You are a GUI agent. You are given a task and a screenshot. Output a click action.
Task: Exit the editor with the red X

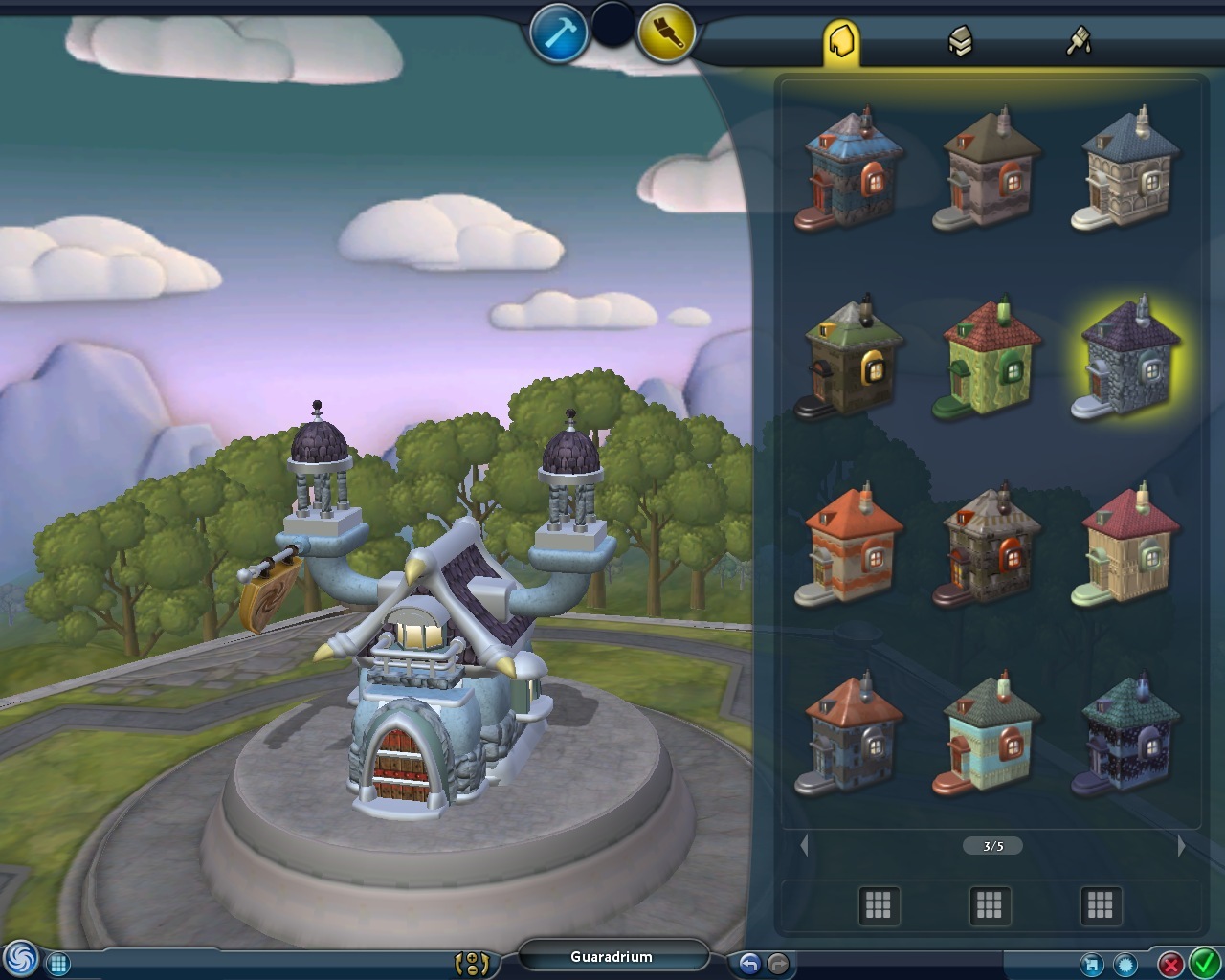(x=1170, y=964)
